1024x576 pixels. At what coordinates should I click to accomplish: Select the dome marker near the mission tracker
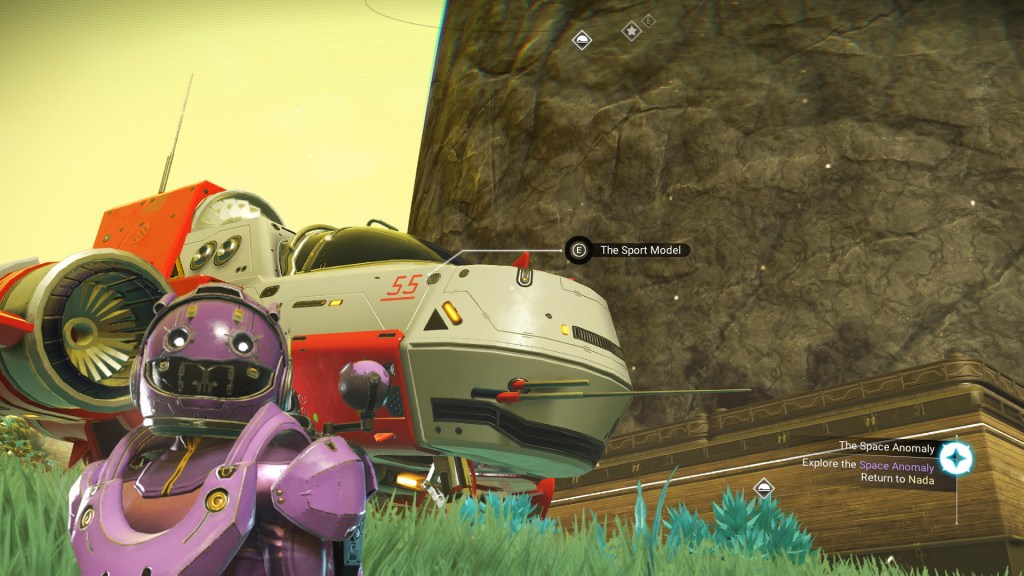764,488
